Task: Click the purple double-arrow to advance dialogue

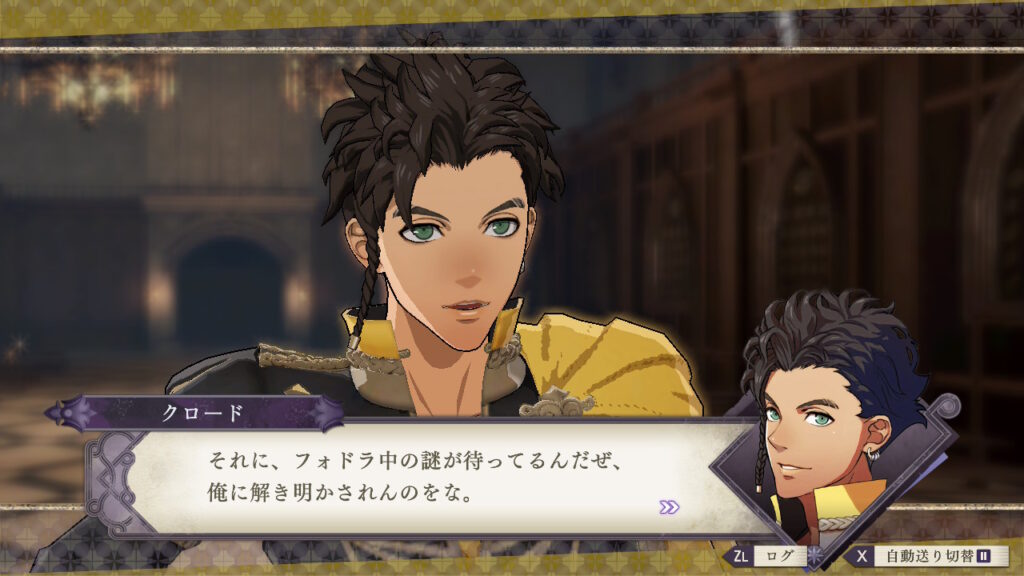Action: [669, 507]
